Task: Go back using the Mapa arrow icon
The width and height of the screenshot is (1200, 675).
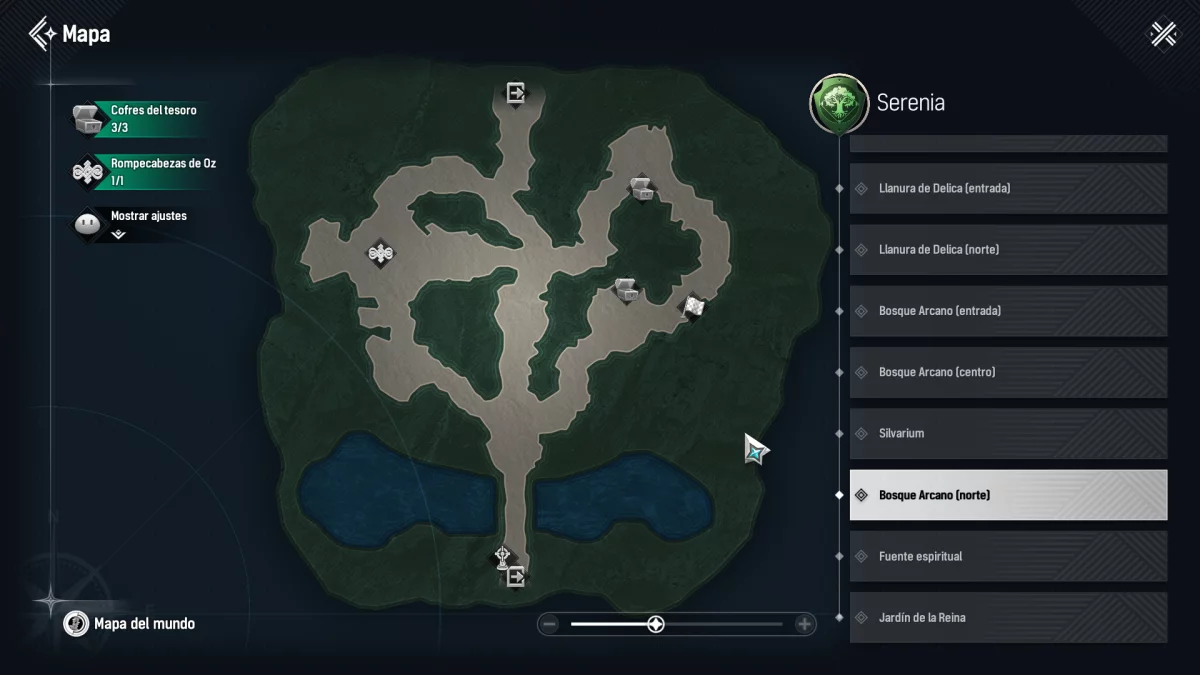Action: tap(43, 34)
